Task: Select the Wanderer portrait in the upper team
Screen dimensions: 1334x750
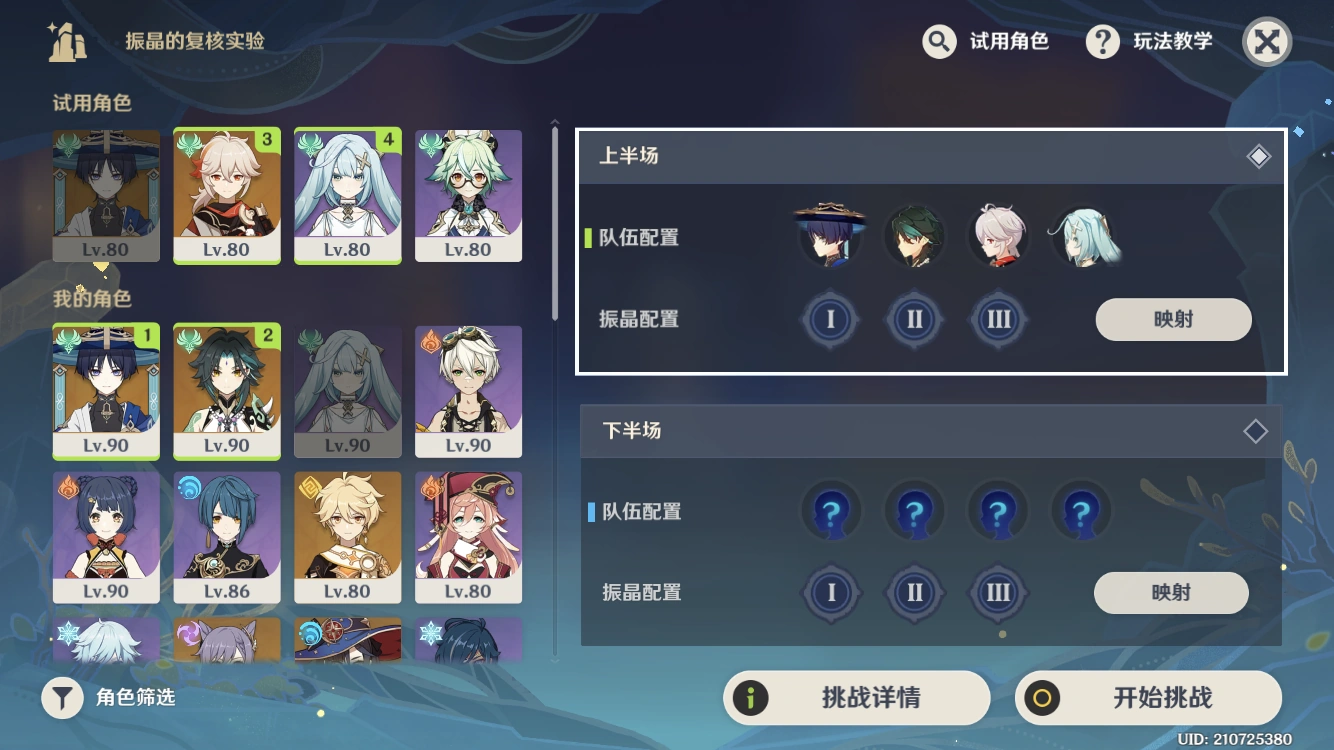Action: (830, 235)
